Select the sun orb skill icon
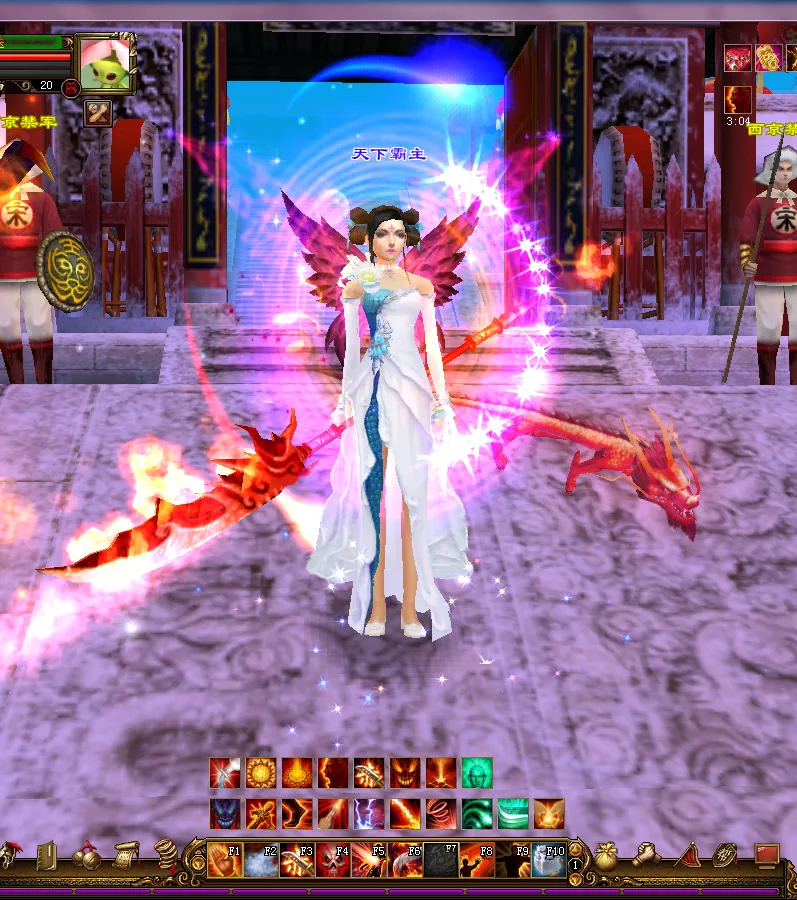 click(260, 772)
